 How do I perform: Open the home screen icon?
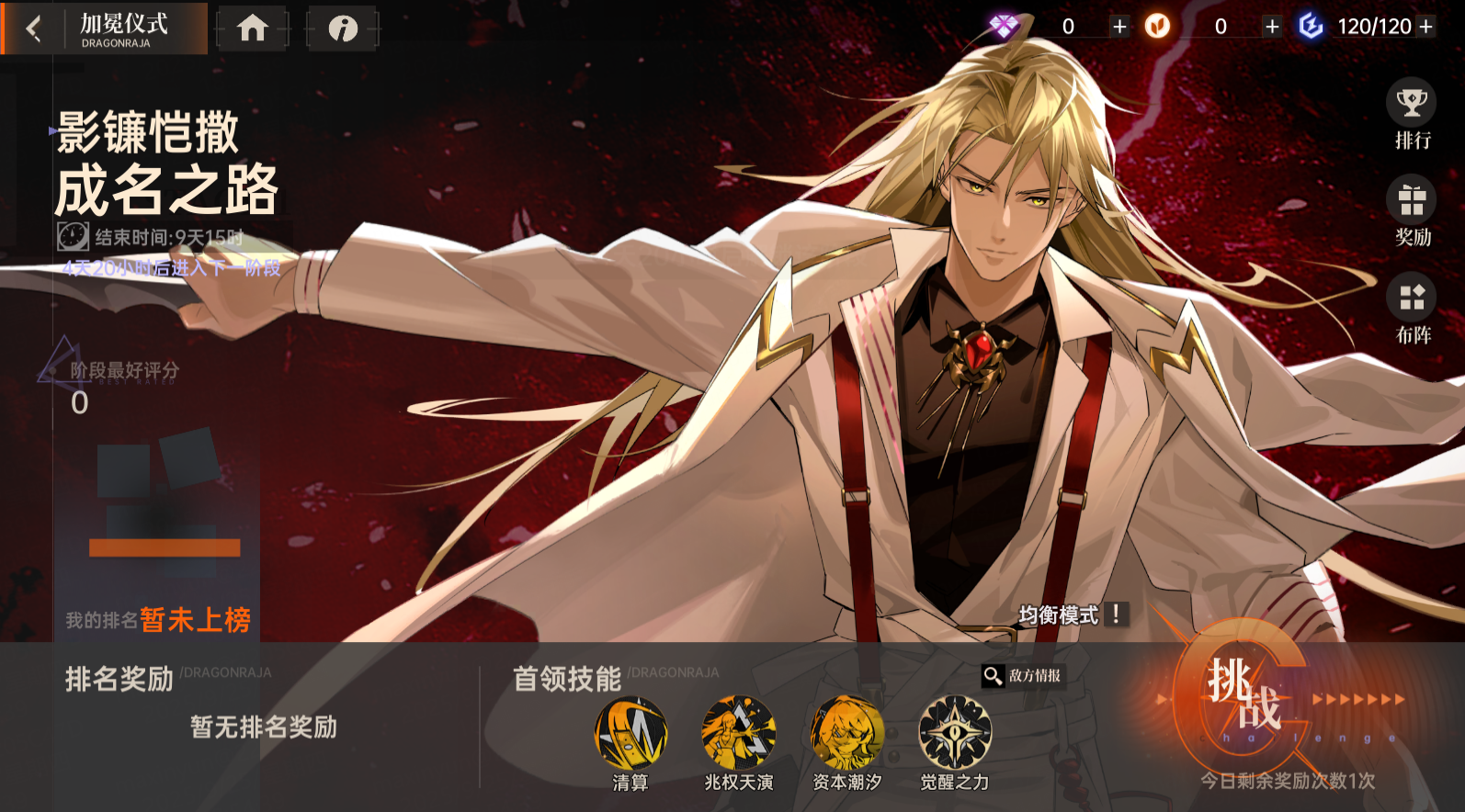point(253,28)
